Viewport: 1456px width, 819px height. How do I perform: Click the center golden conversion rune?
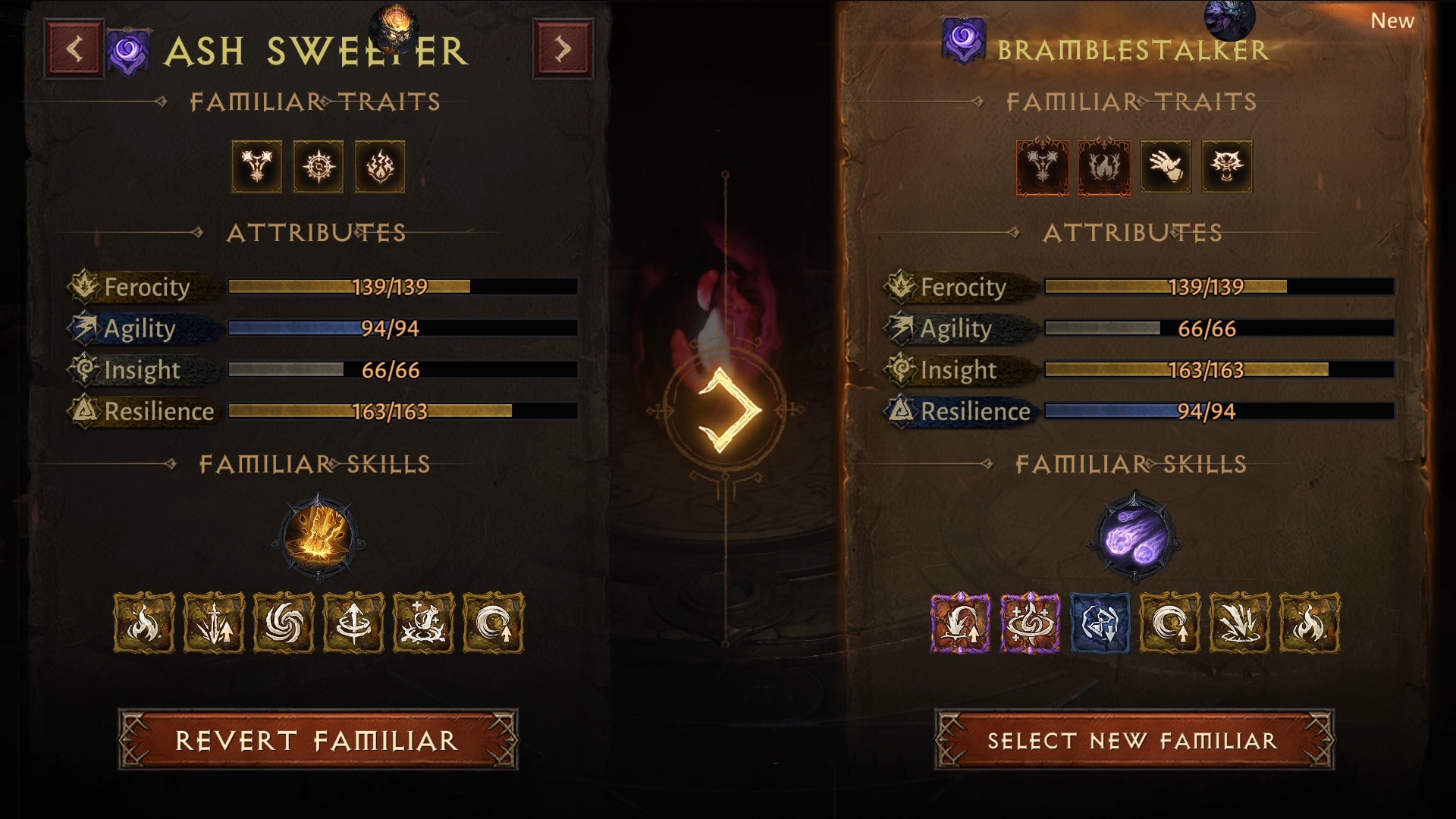click(x=726, y=410)
